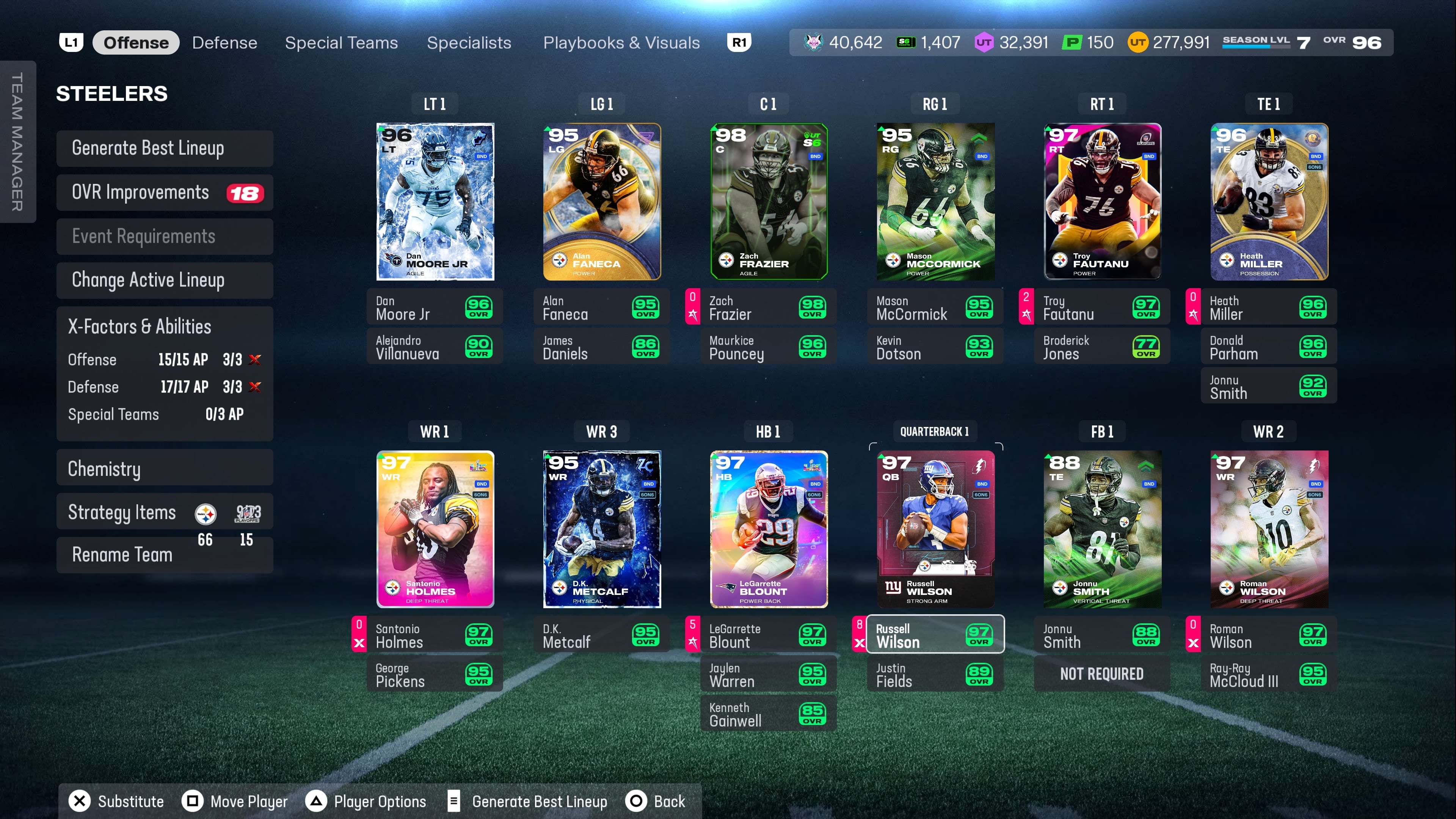This screenshot has height=819, width=1456.
Task: Open OVR Improvements list
Action: [165, 193]
